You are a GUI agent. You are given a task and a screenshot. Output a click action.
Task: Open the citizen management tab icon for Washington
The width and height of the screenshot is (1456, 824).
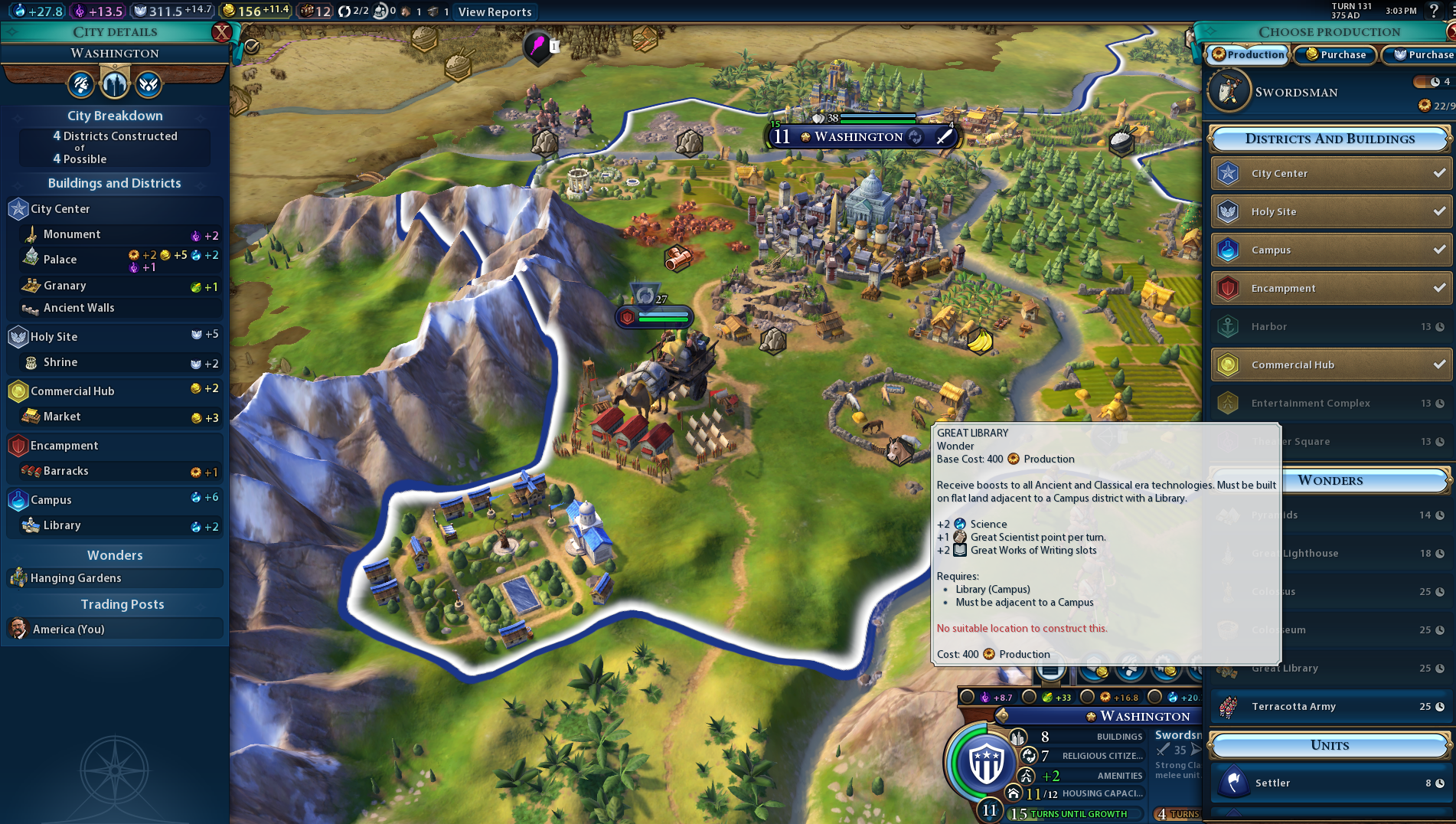[x=81, y=84]
